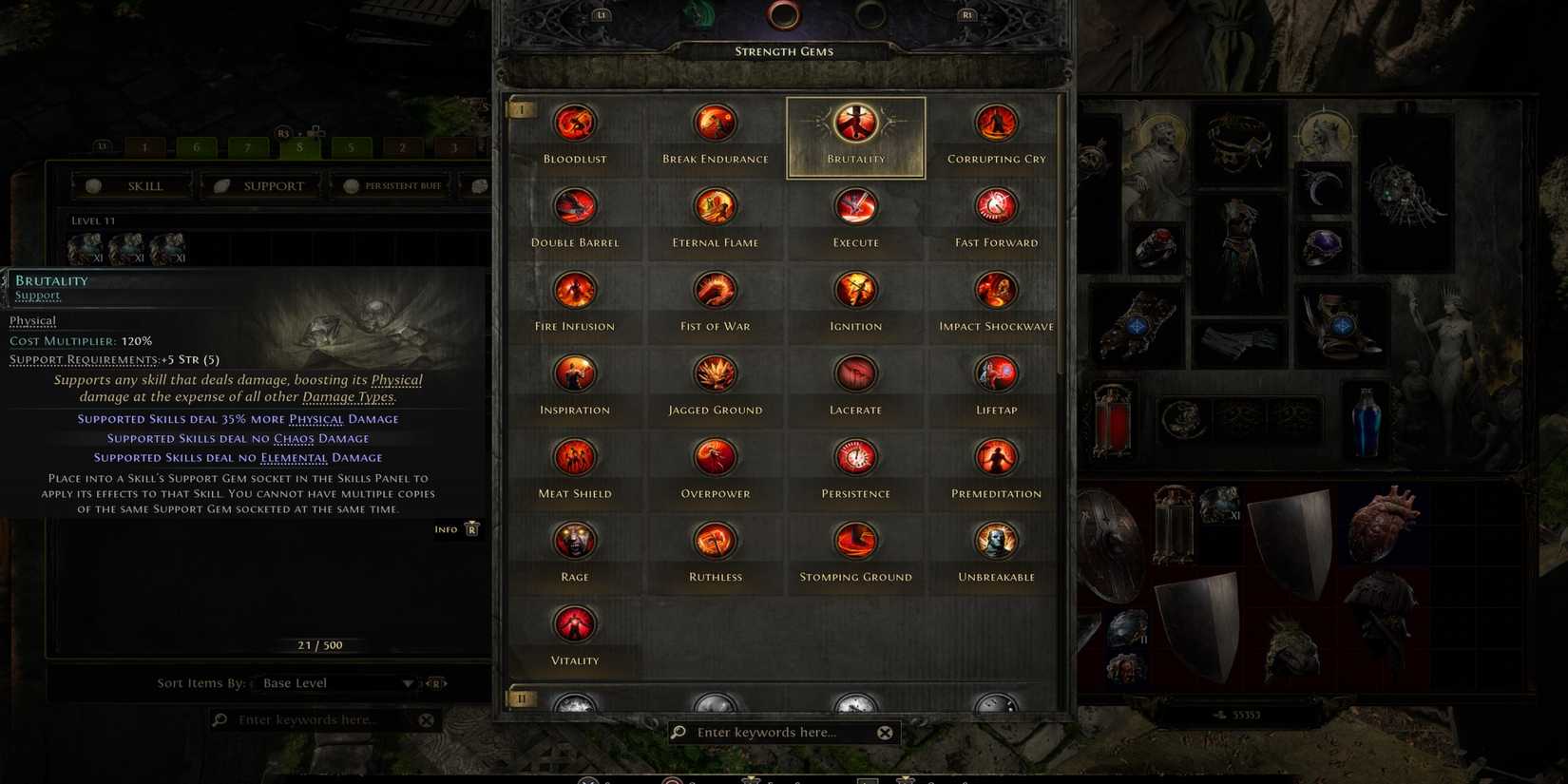
Task: Choose the Fist of War gem
Action: 714,289
